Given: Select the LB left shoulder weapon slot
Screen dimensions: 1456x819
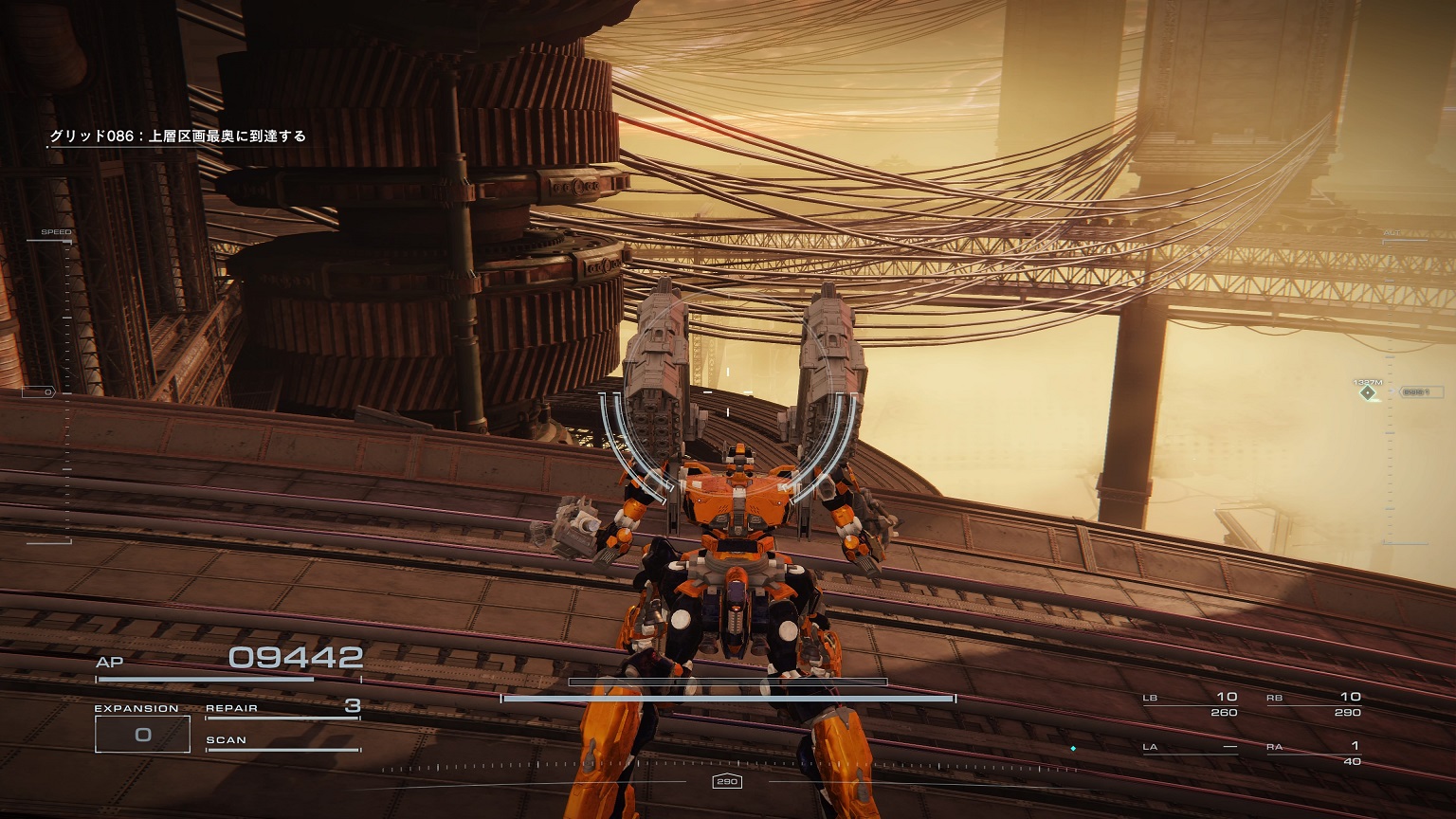Looking at the screenshot, I should [1191, 704].
